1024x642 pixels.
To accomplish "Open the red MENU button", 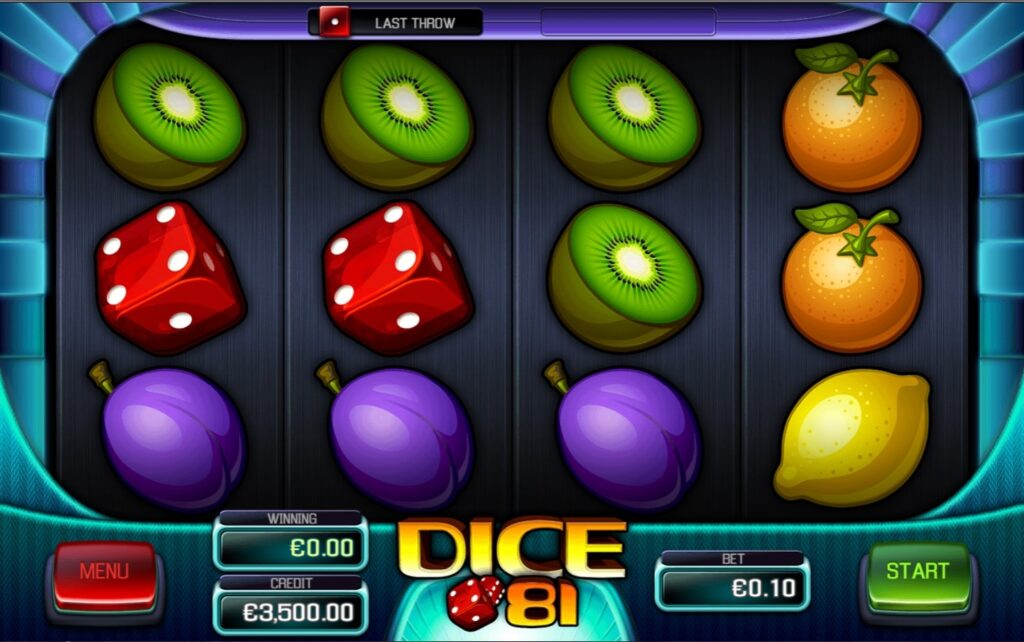I will pos(104,574).
